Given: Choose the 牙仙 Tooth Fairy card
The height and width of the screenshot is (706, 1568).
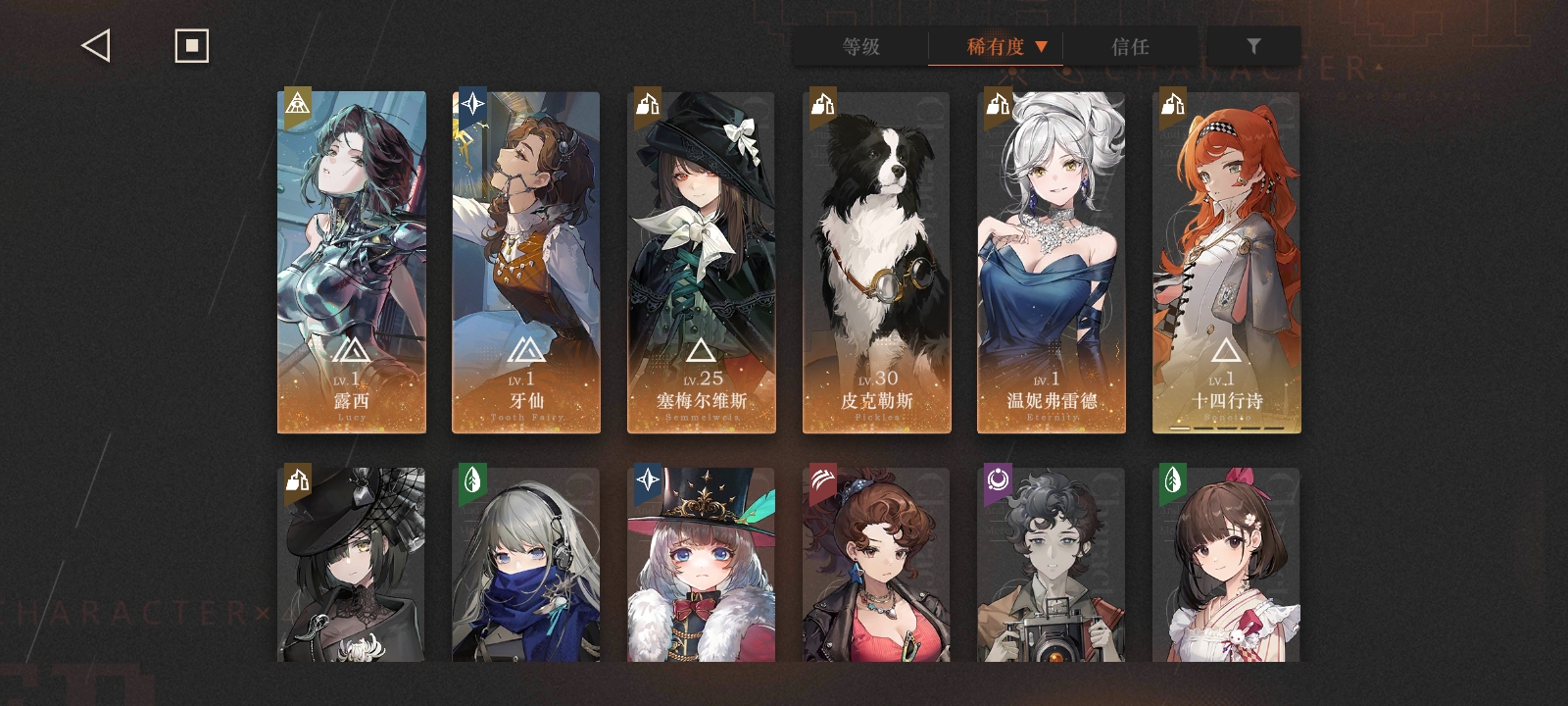Looking at the screenshot, I should point(526,262).
